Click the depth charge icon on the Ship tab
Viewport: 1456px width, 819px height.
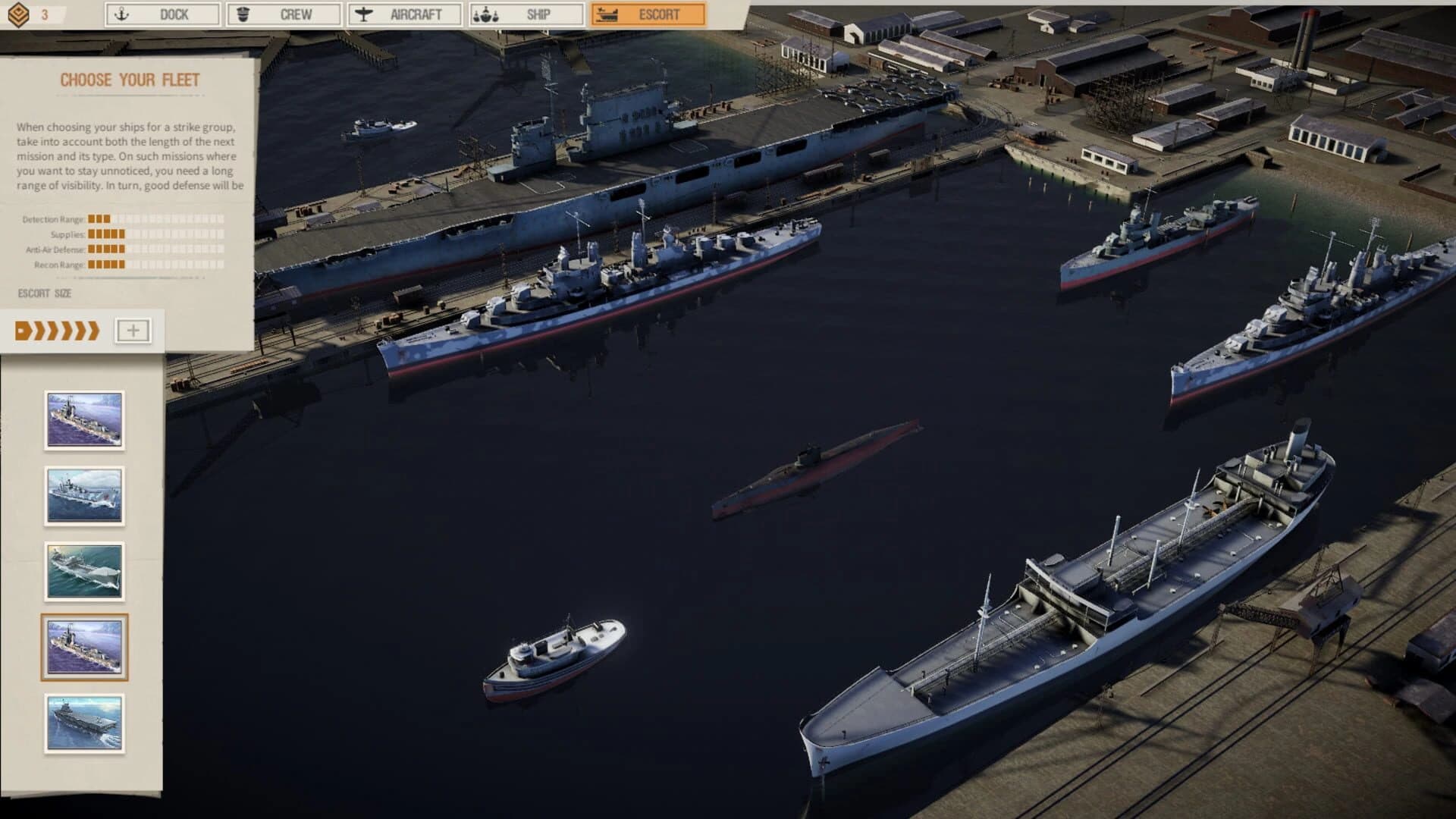(x=486, y=14)
